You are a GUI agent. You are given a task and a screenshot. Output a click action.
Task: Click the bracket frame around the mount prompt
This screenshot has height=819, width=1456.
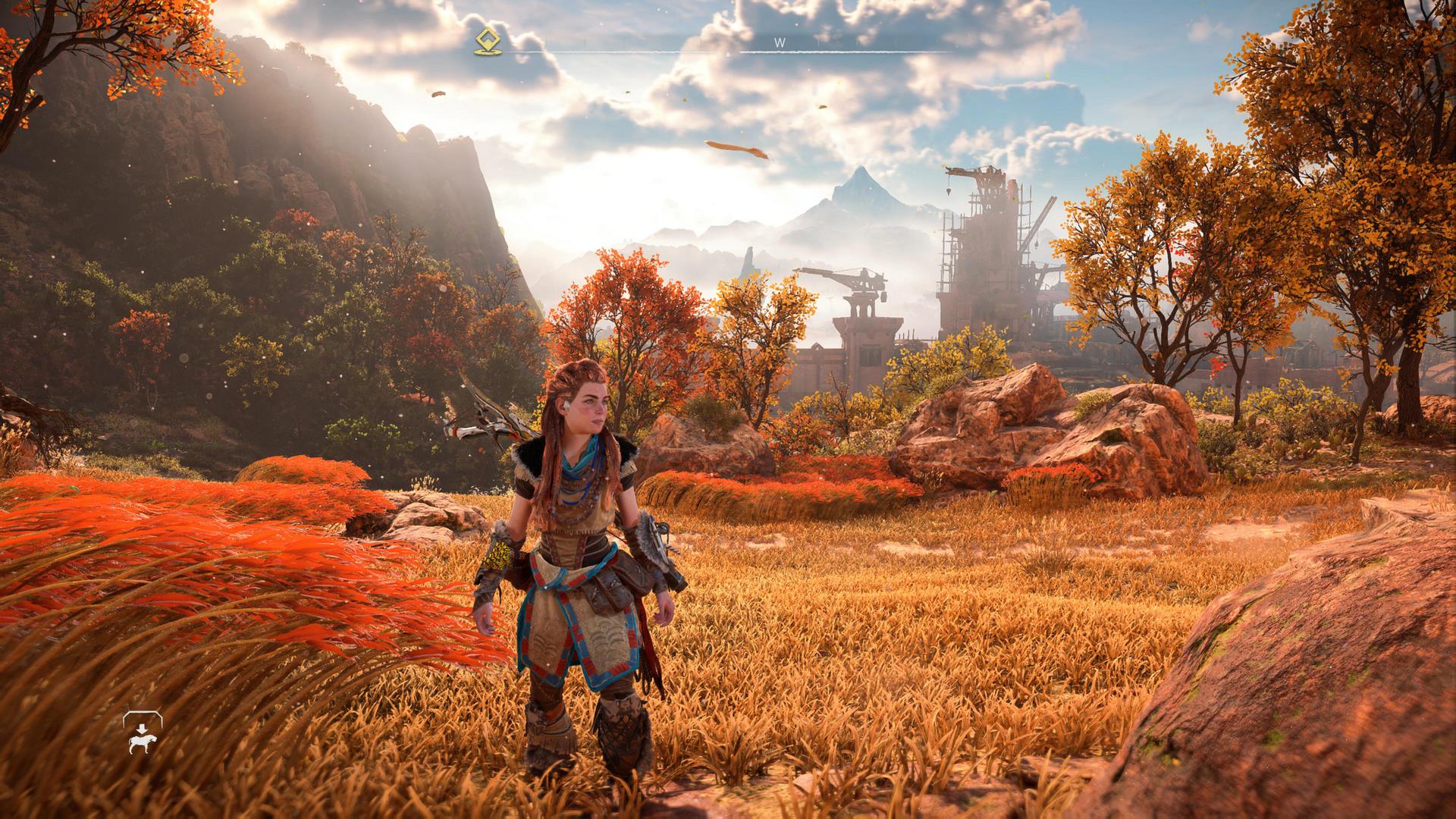tap(142, 713)
